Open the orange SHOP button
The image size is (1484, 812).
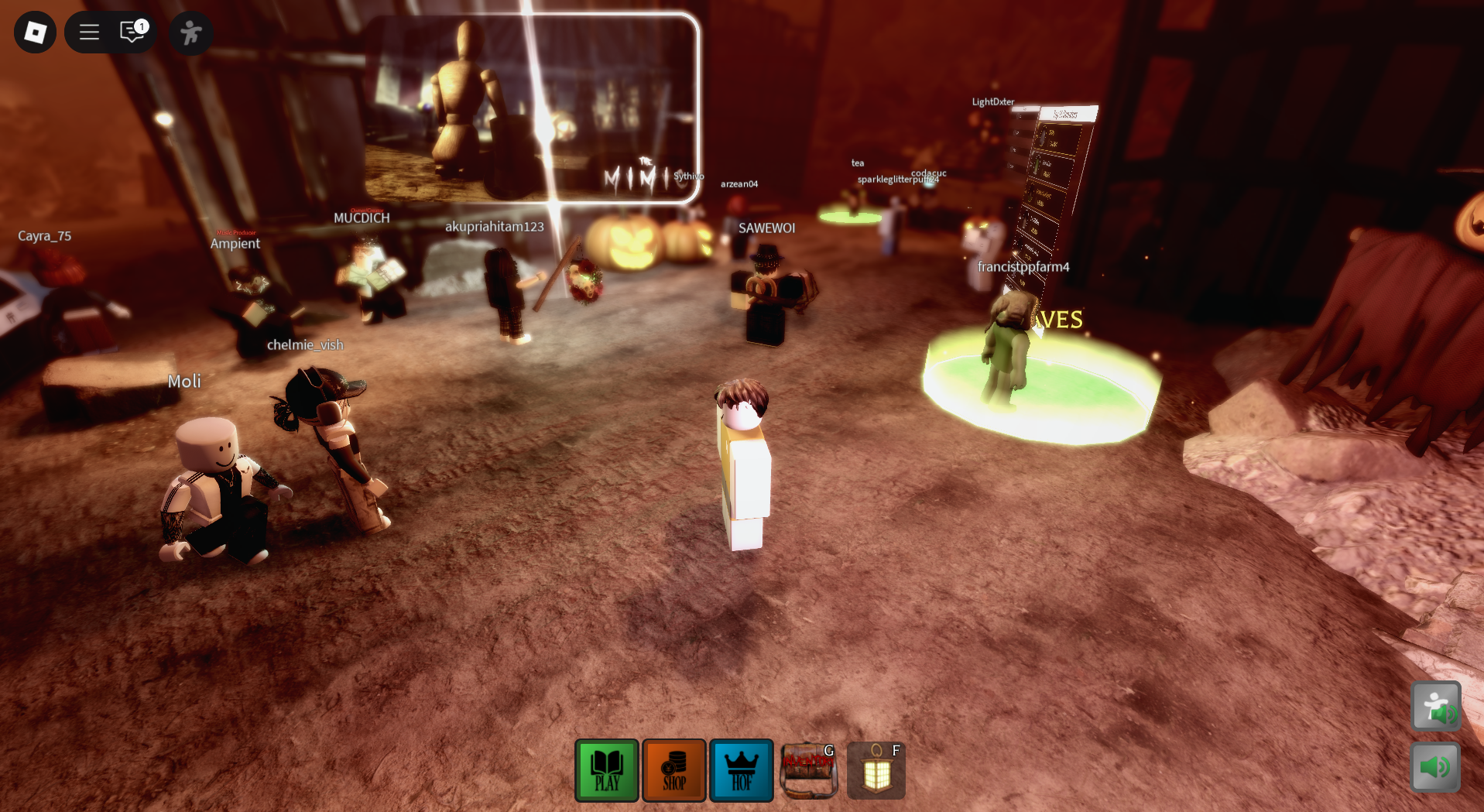click(x=674, y=770)
